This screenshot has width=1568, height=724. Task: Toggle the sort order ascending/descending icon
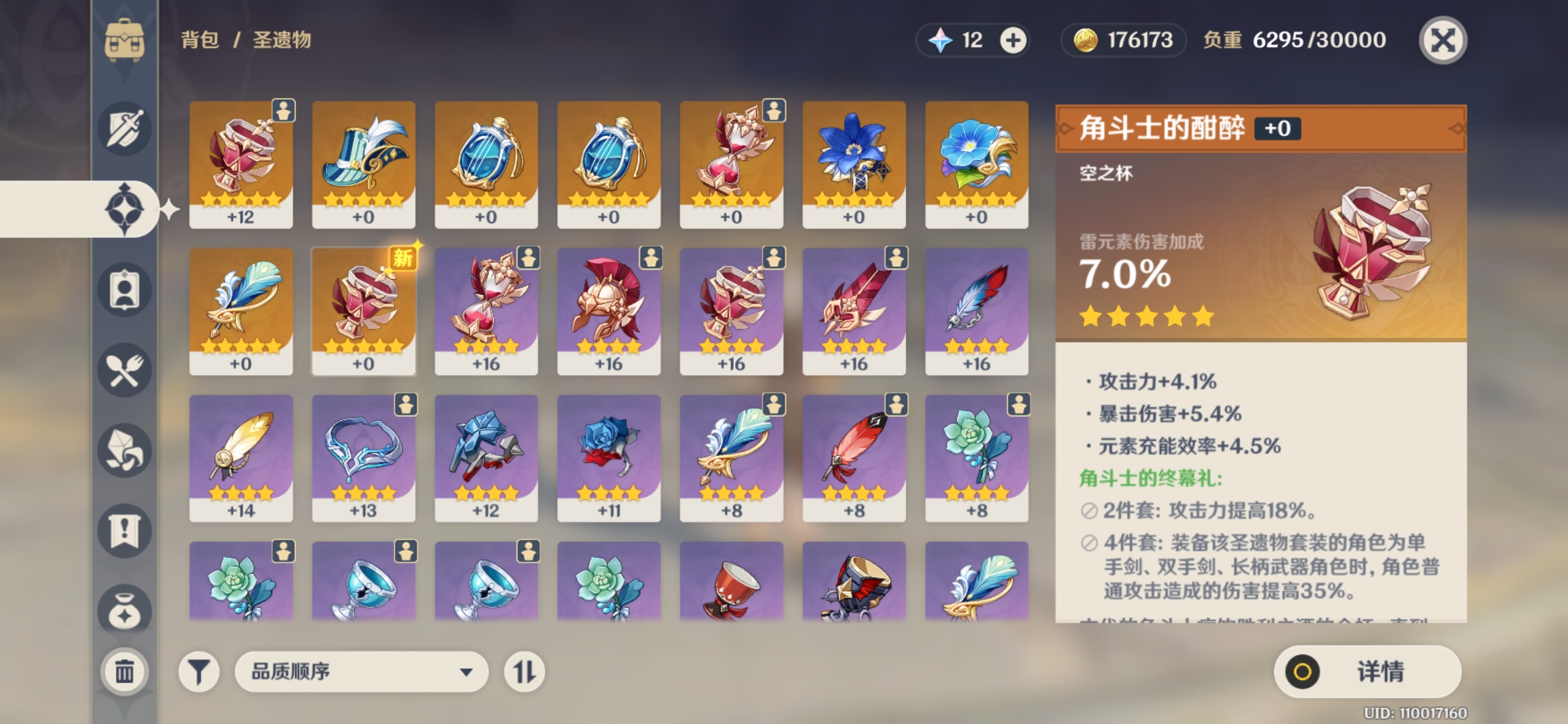coord(525,671)
